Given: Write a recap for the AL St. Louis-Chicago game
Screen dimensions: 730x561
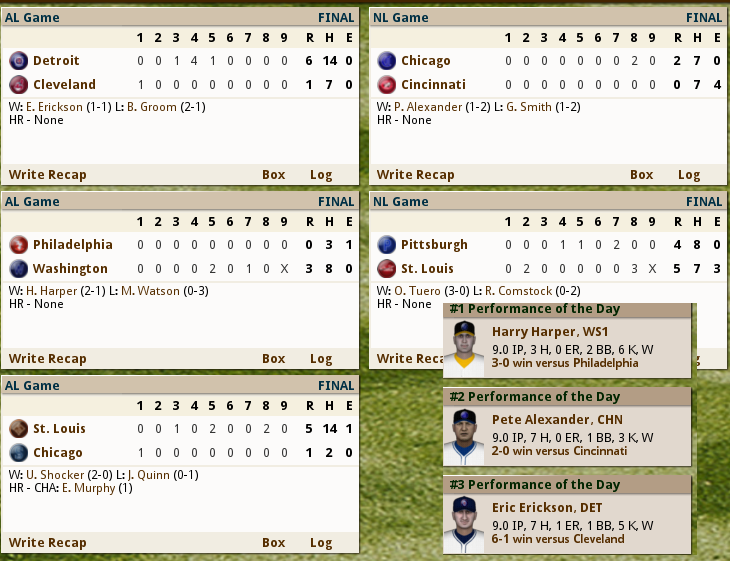Looking at the screenshot, I should (48, 542).
